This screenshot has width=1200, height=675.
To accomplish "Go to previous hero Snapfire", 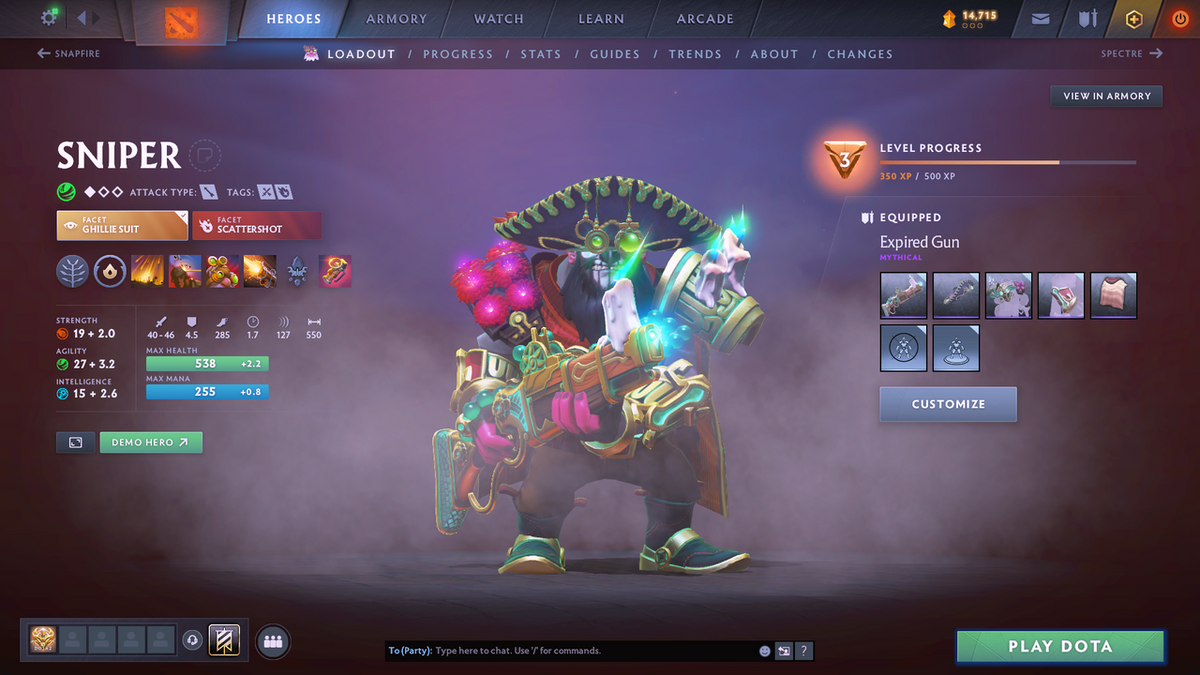I will pos(69,54).
